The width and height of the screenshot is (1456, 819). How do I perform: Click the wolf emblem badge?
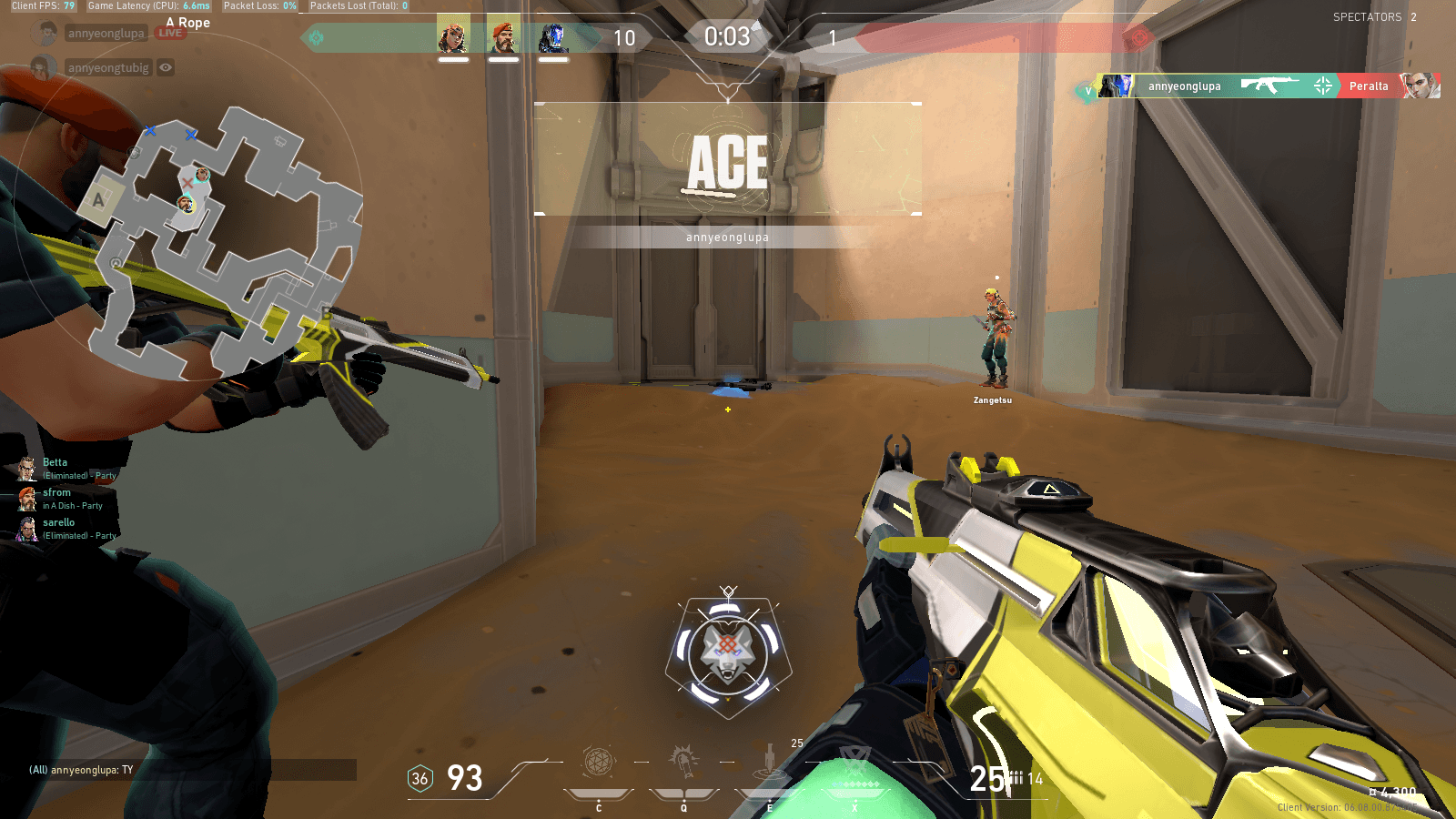(728, 653)
